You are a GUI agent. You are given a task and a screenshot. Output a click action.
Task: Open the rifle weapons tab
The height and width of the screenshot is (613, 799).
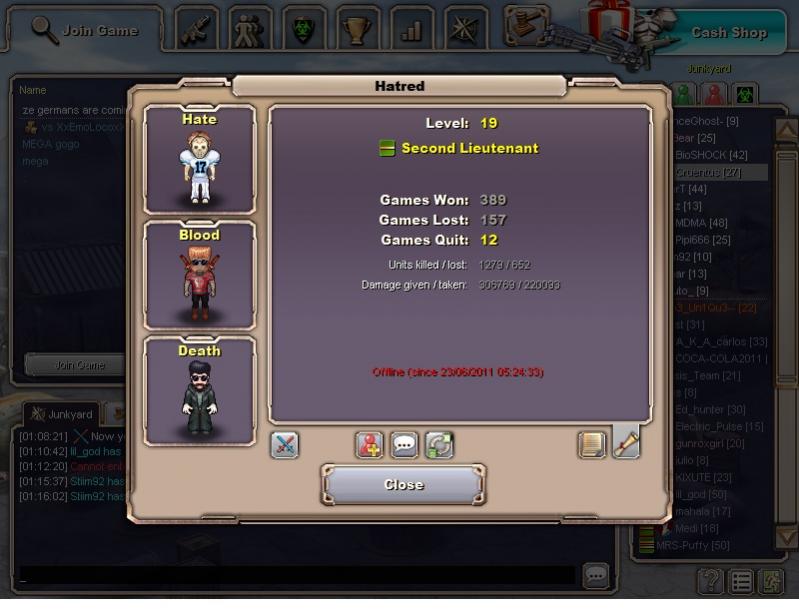(x=197, y=28)
